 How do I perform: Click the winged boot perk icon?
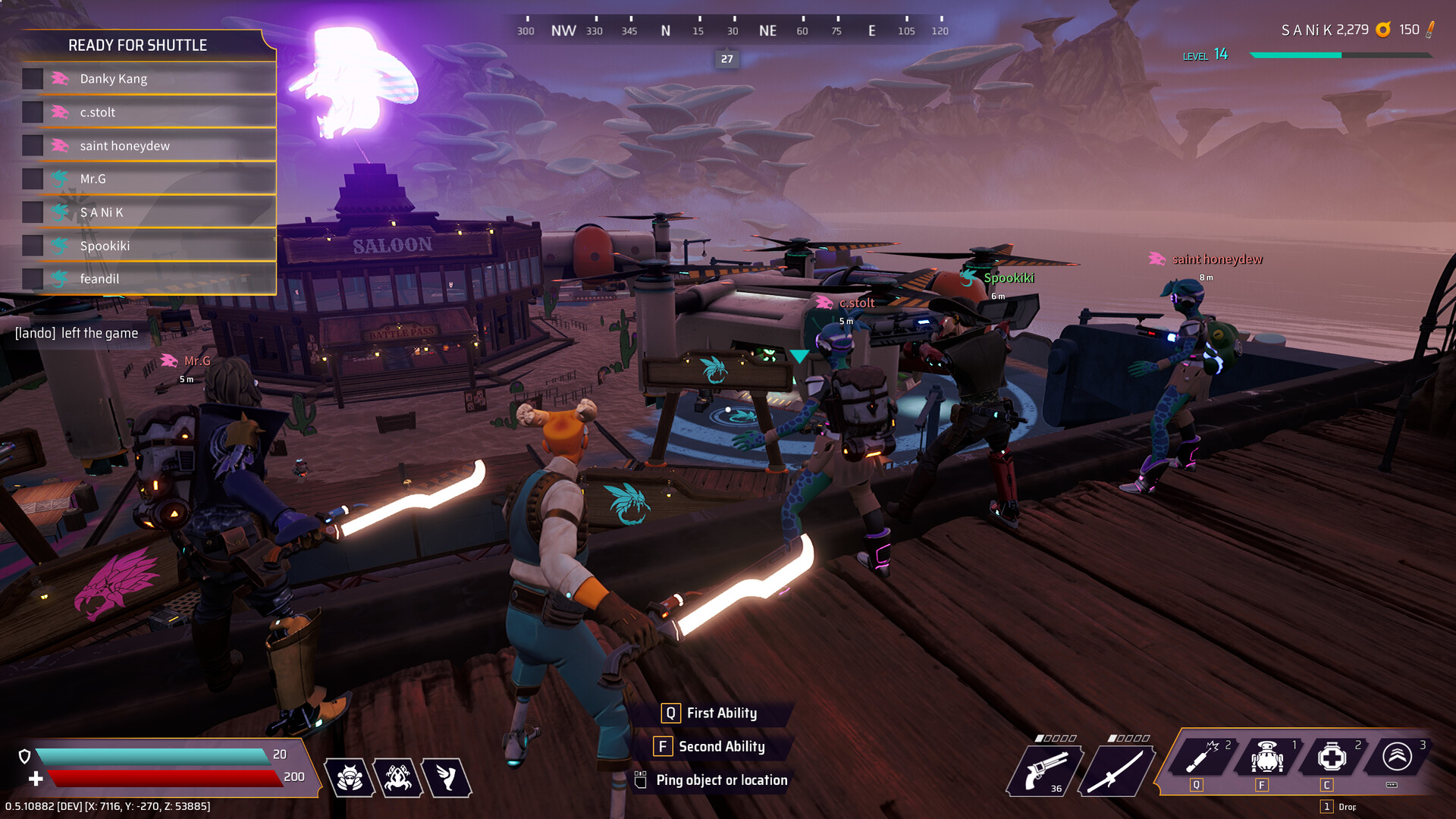447,778
